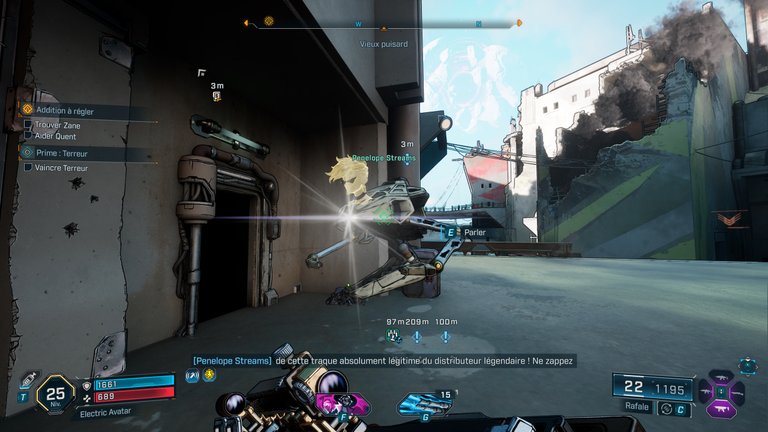This screenshot has height=432, width=768.
Task: Click the 'Trouver Zane' objective checkbox
Action: [28, 124]
